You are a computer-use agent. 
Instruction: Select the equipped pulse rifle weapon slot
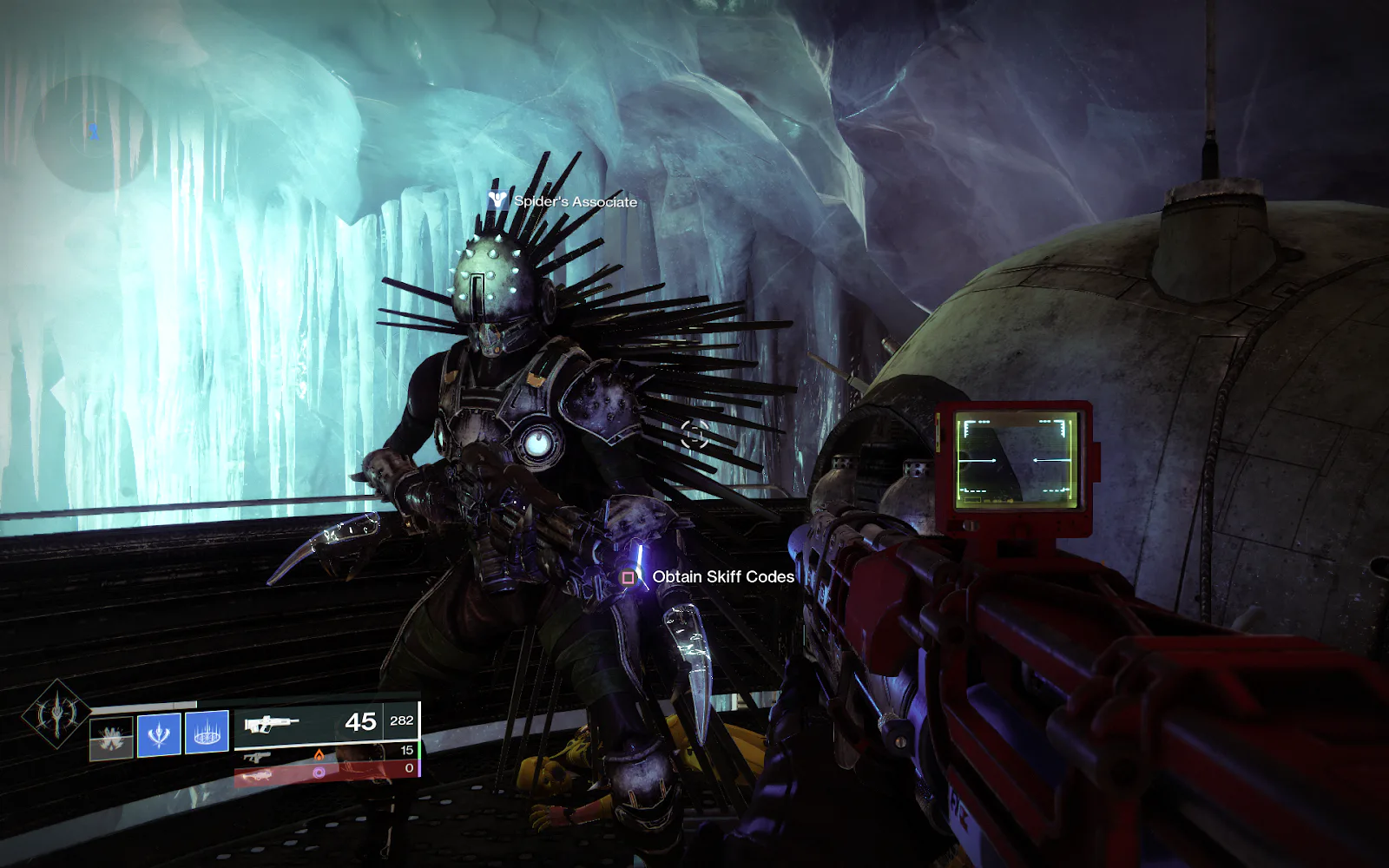[326, 722]
